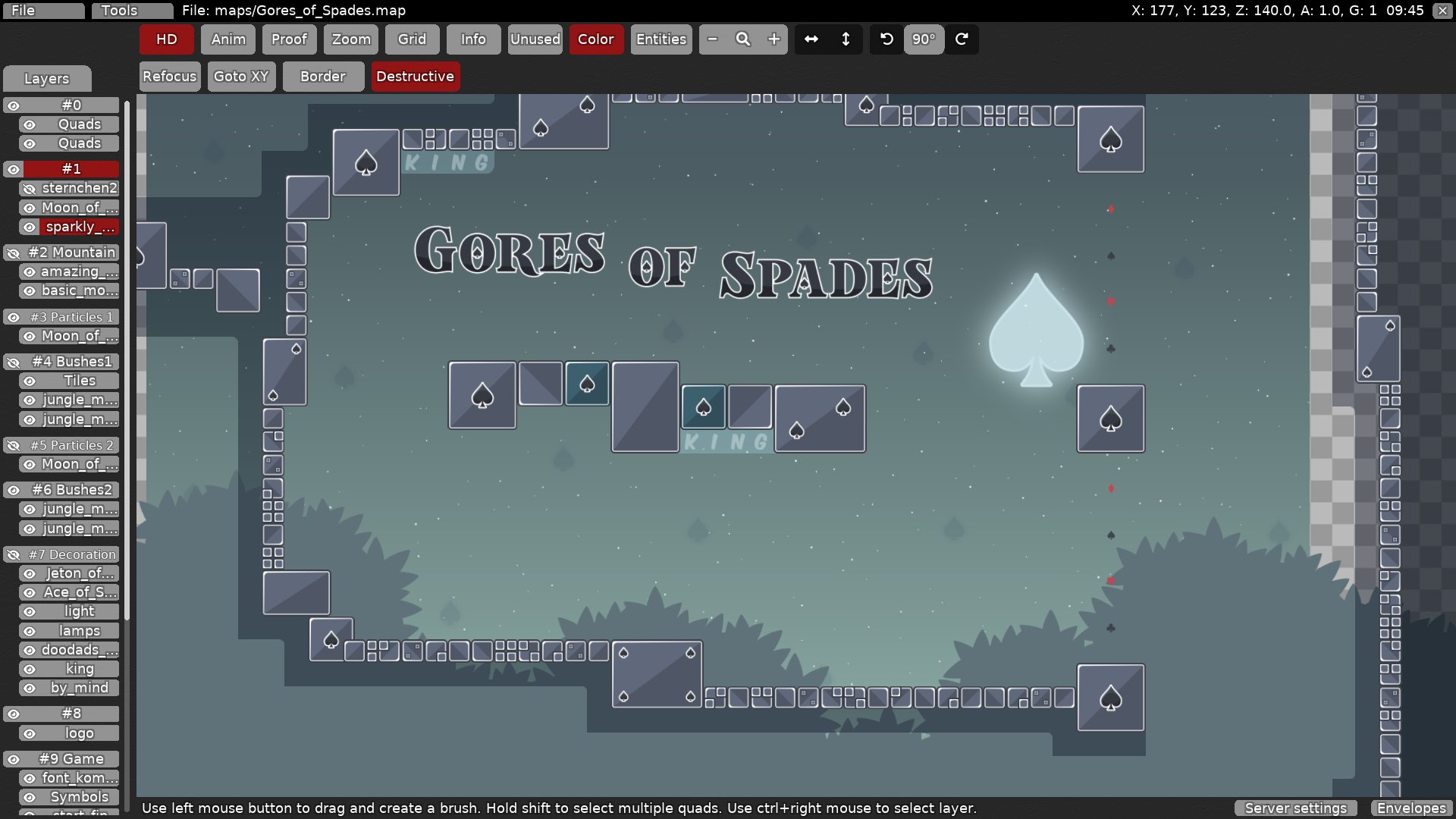This screenshot has height=819, width=1456.
Task: Click the zoom out minus icon
Action: click(712, 39)
